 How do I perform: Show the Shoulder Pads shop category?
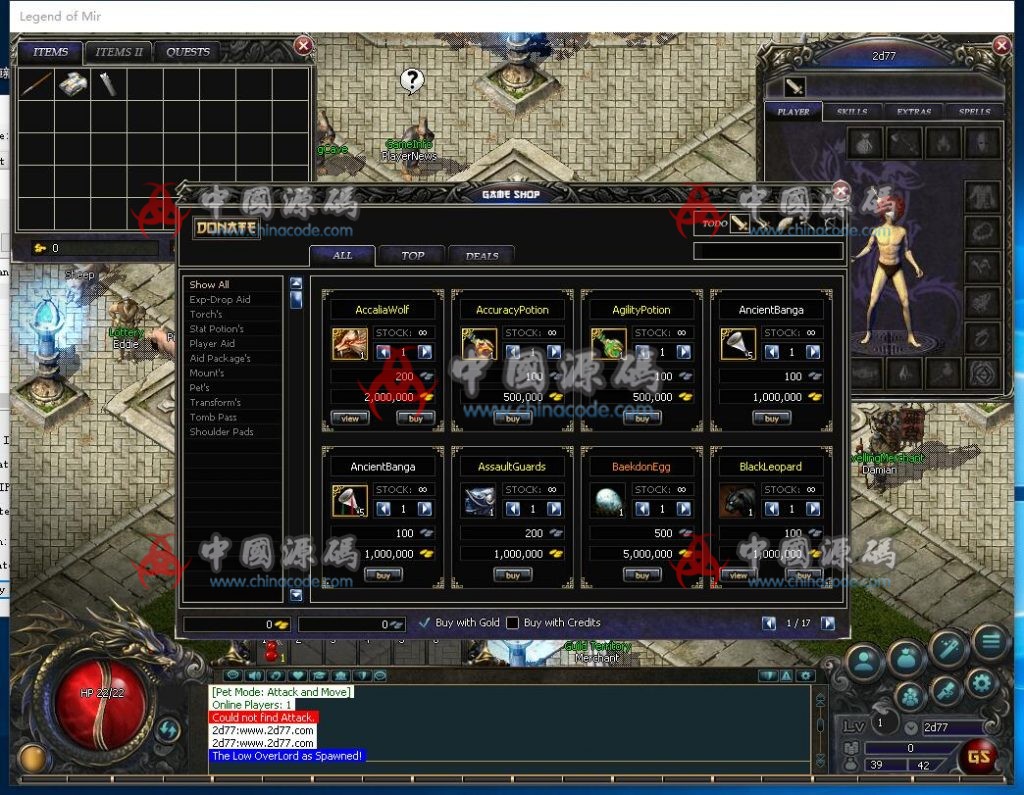(x=222, y=432)
